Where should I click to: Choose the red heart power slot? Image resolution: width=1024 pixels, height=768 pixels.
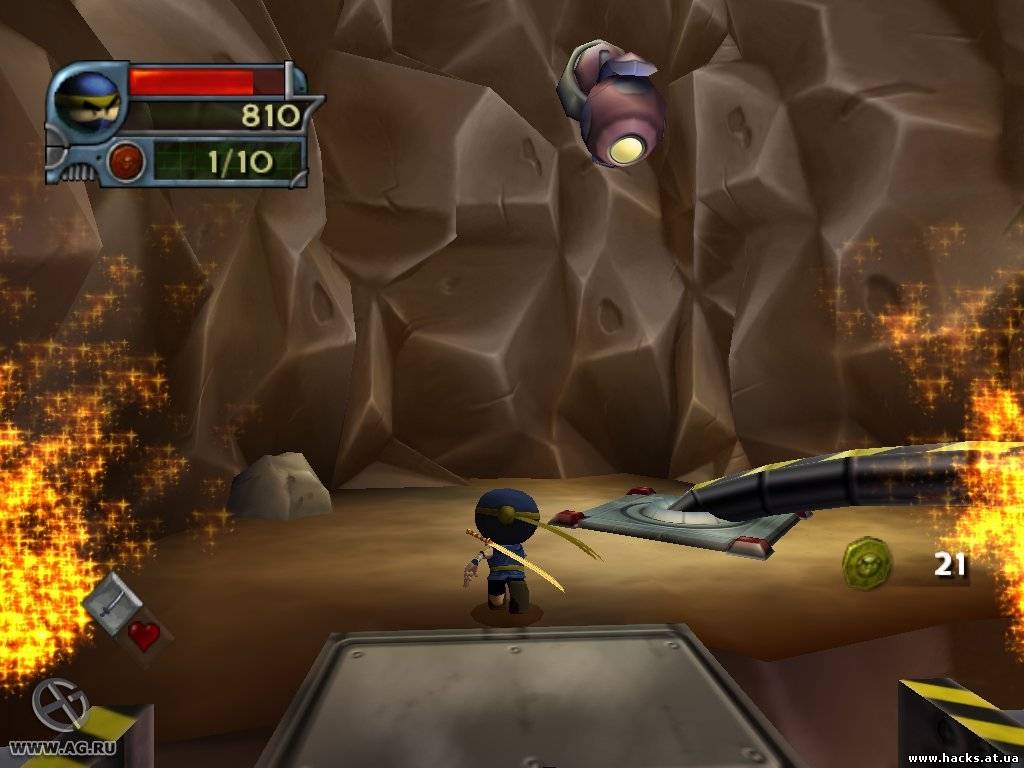[x=144, y=635]
